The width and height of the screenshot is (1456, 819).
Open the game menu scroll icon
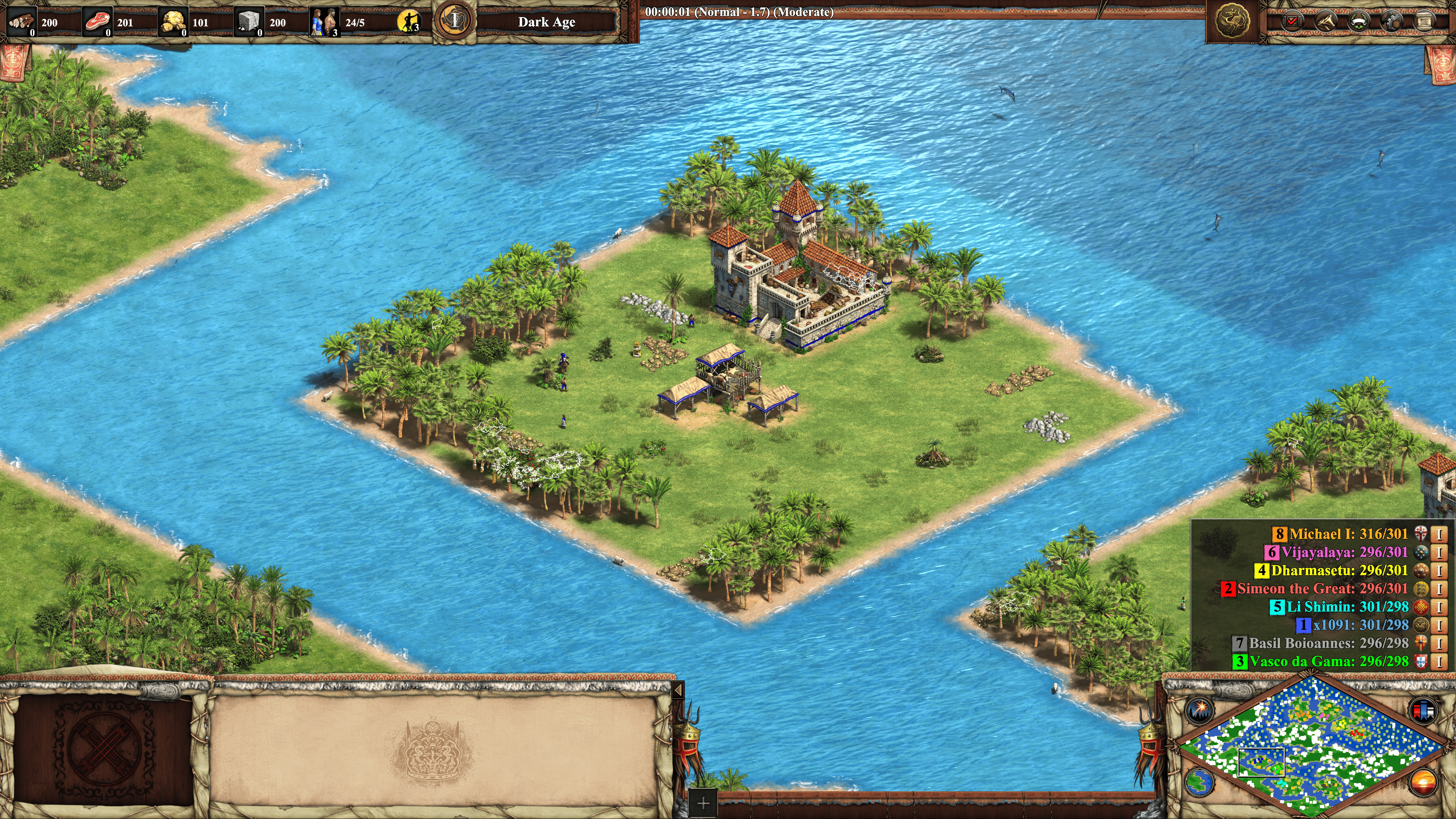point(1425,22)
